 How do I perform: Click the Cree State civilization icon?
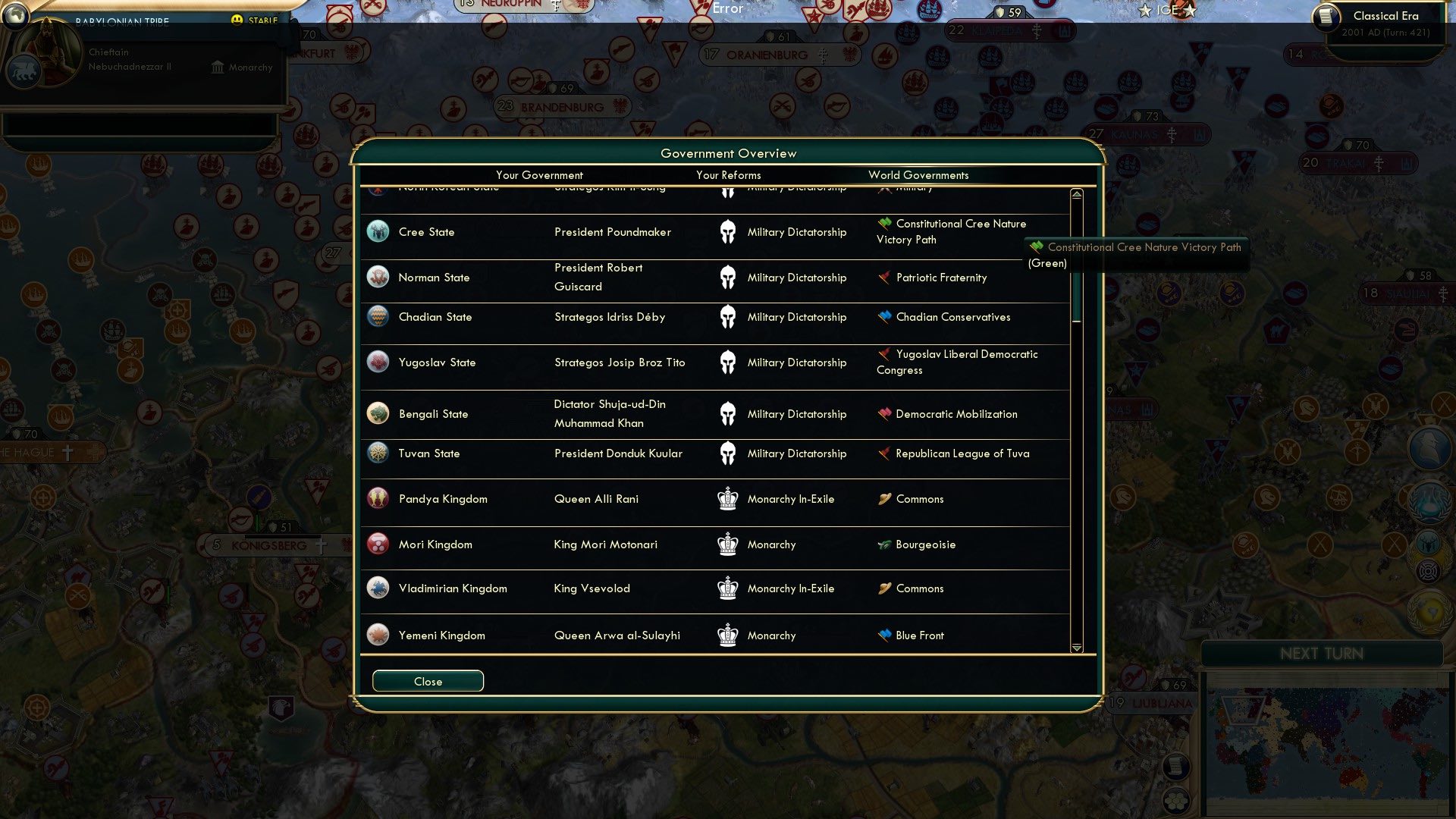coord(378,231)
